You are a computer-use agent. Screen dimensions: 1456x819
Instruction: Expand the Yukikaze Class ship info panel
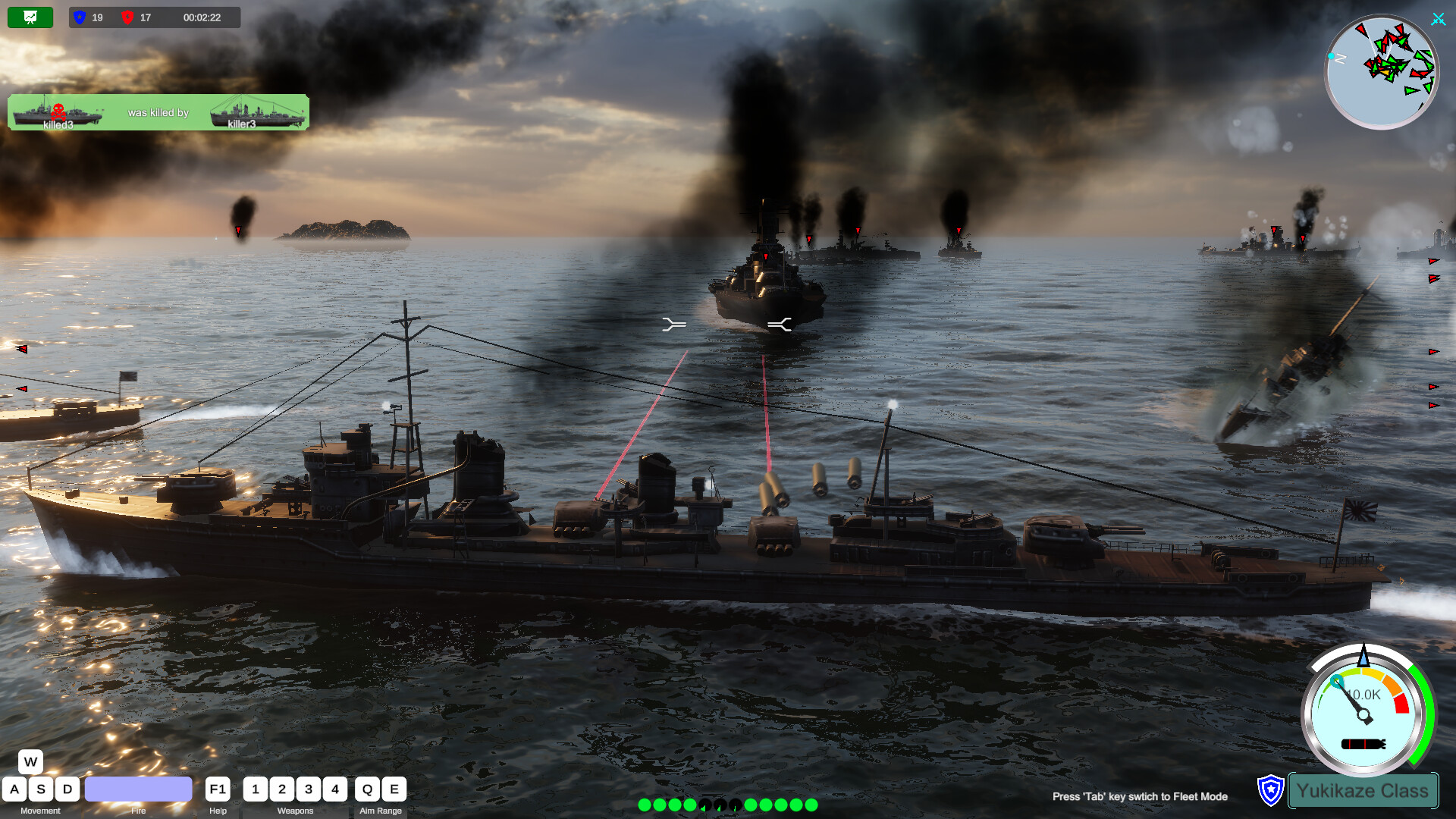tap(1363, 790)
